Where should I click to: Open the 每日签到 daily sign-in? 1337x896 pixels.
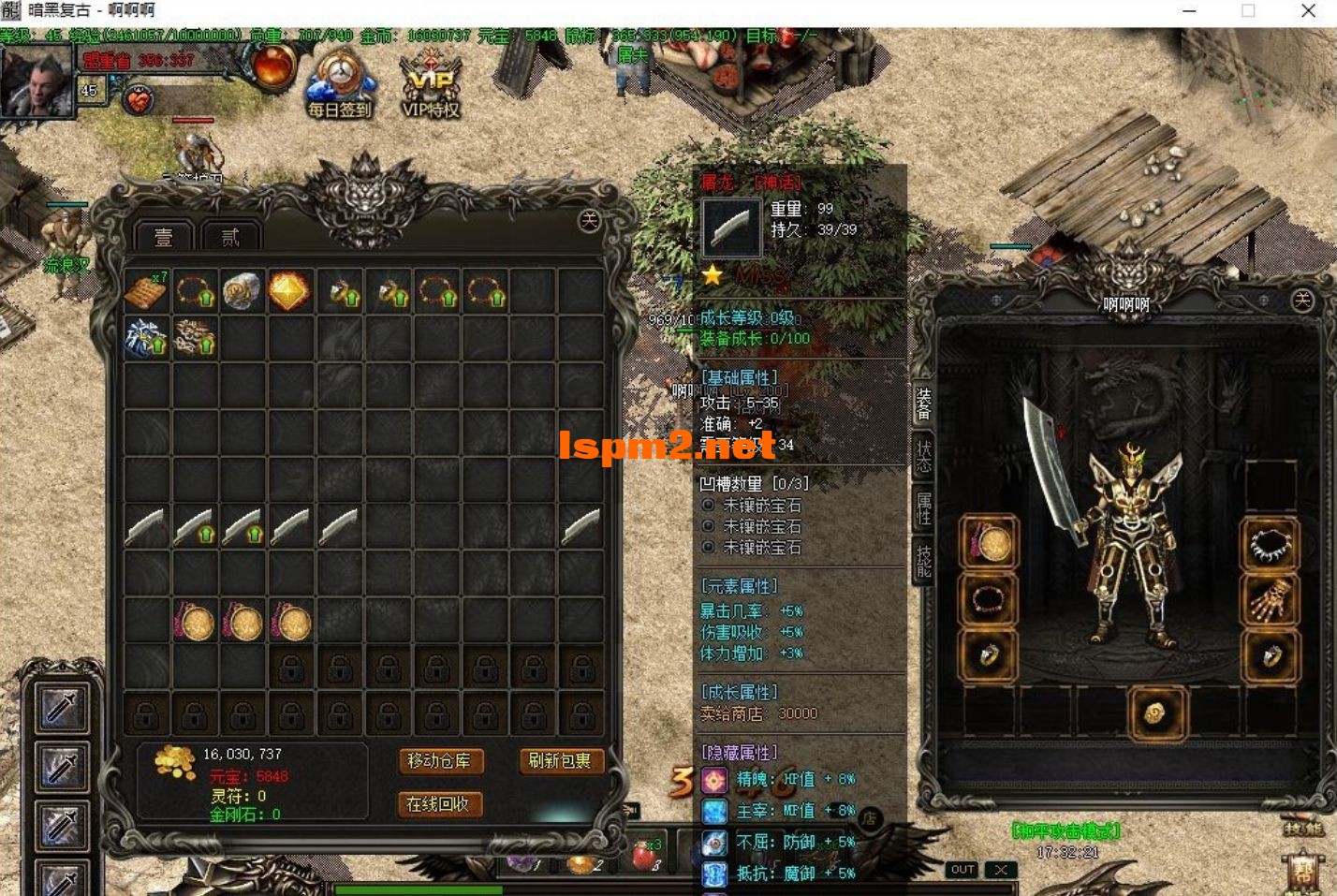(x=339, y=87)
